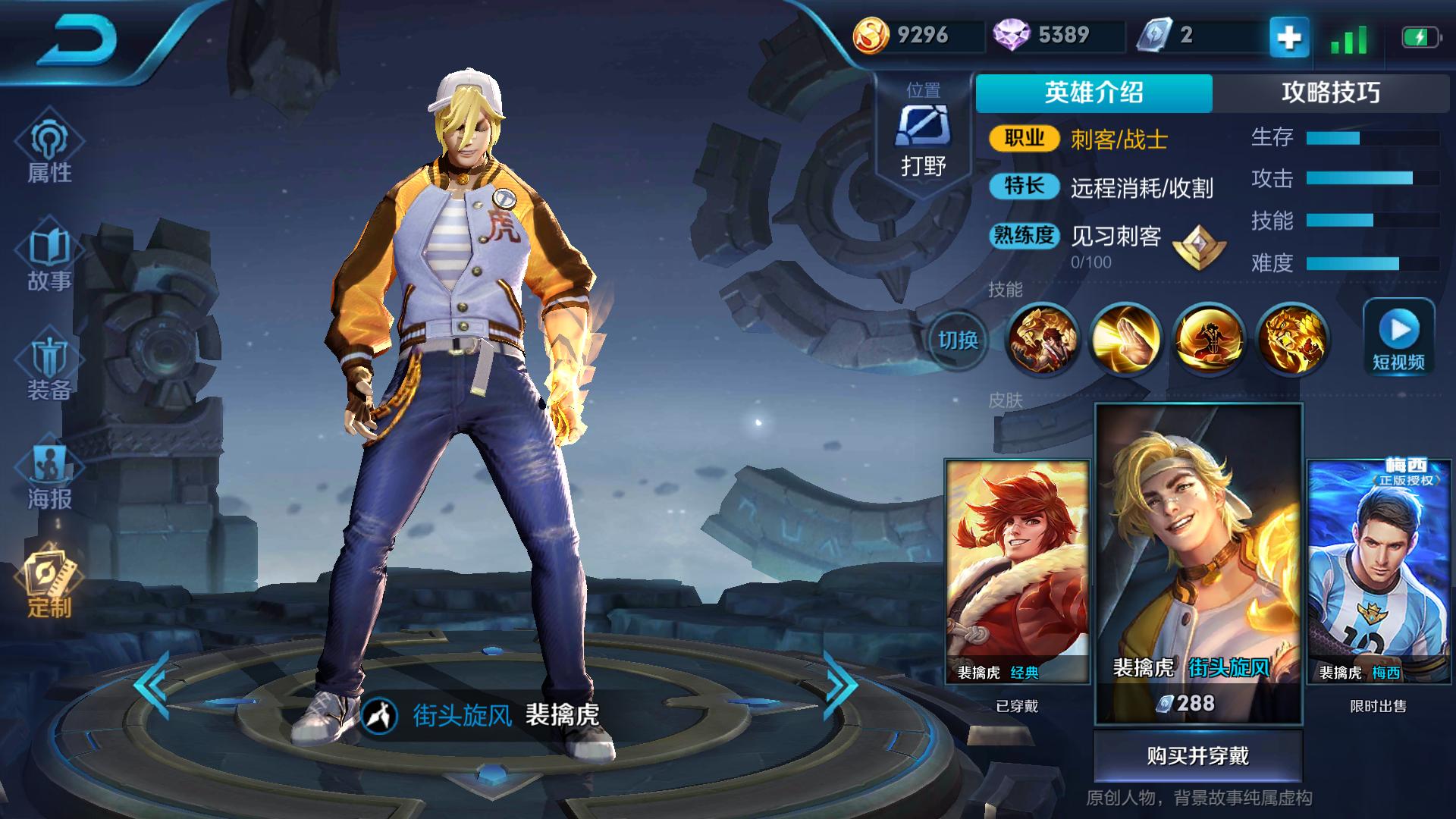Select the 裴擒虎 经典 skin card
Screen dimensions: 1456x819
(1016, 573)
